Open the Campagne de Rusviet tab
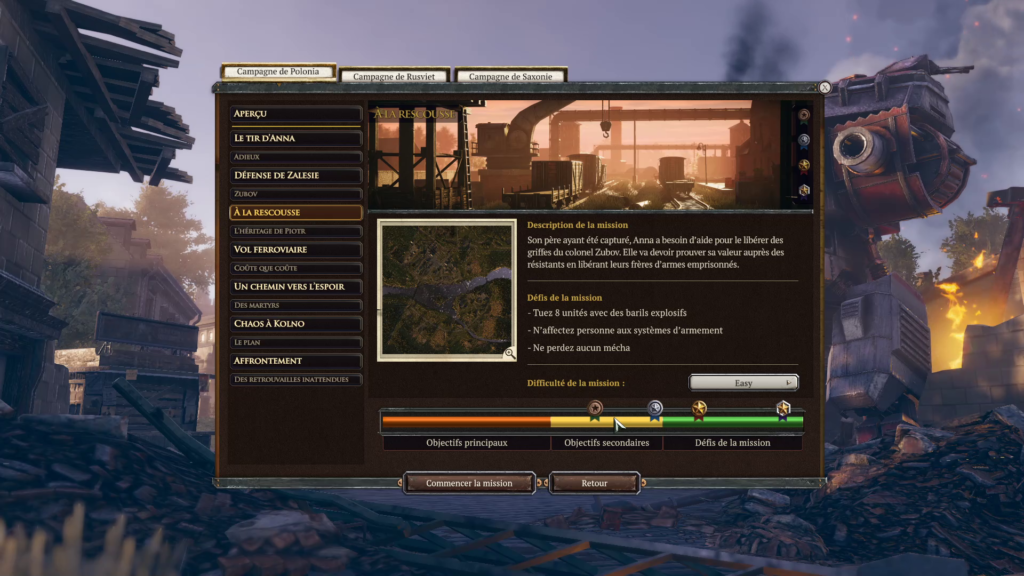The image size is (1024, 576). pos(395,76)
